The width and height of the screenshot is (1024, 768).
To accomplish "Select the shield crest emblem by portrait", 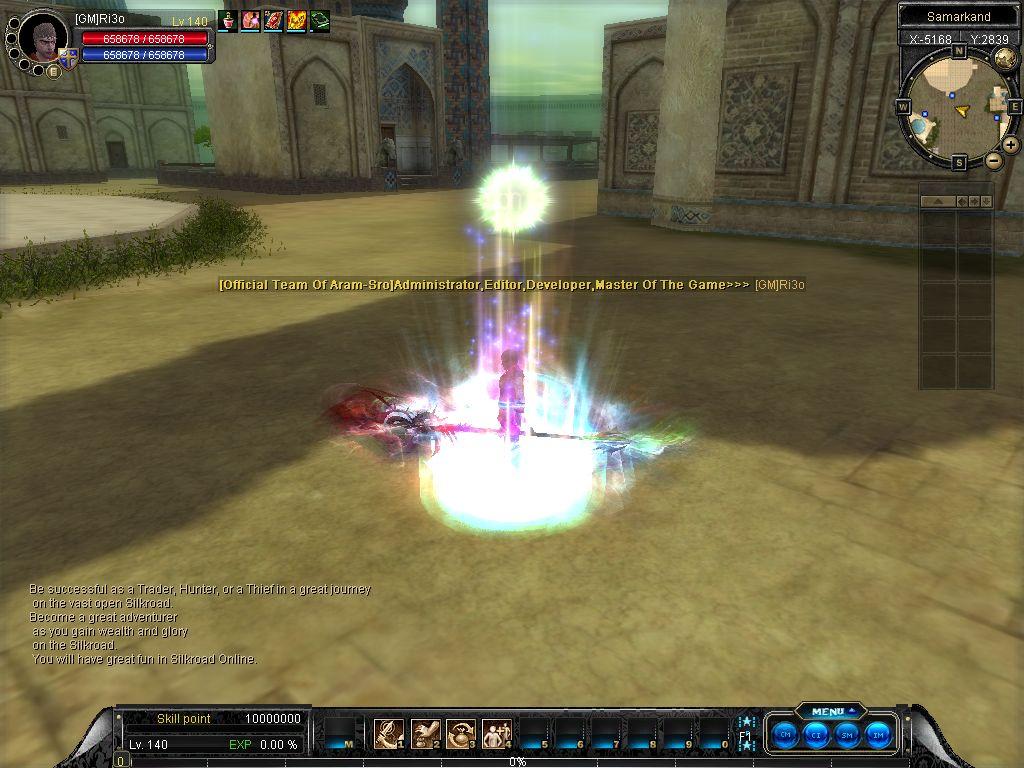I will click(x=68, y=59).
